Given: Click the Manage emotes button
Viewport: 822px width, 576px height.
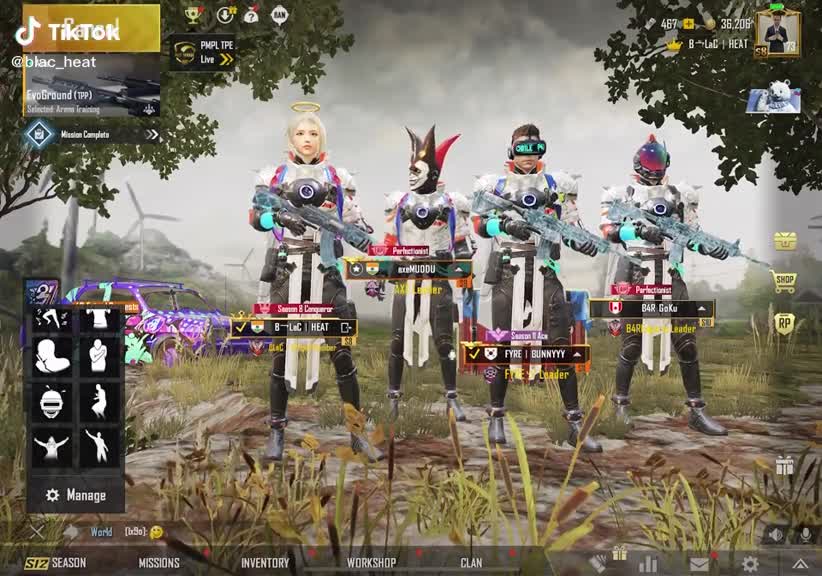Looking at the screenshot, I should pos(75,495).
